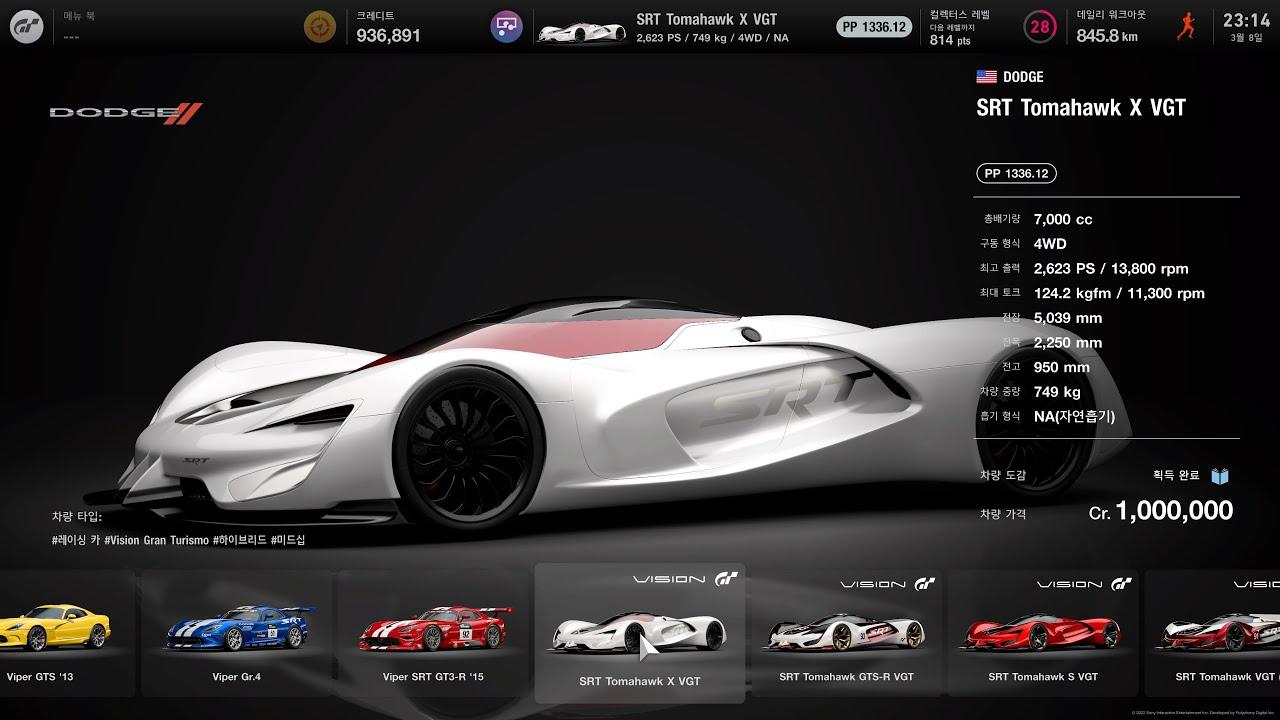The height and width of the screenshot is (720, 1280).
Task: Click the daily workout runner icon
Action: (1186, 27)
